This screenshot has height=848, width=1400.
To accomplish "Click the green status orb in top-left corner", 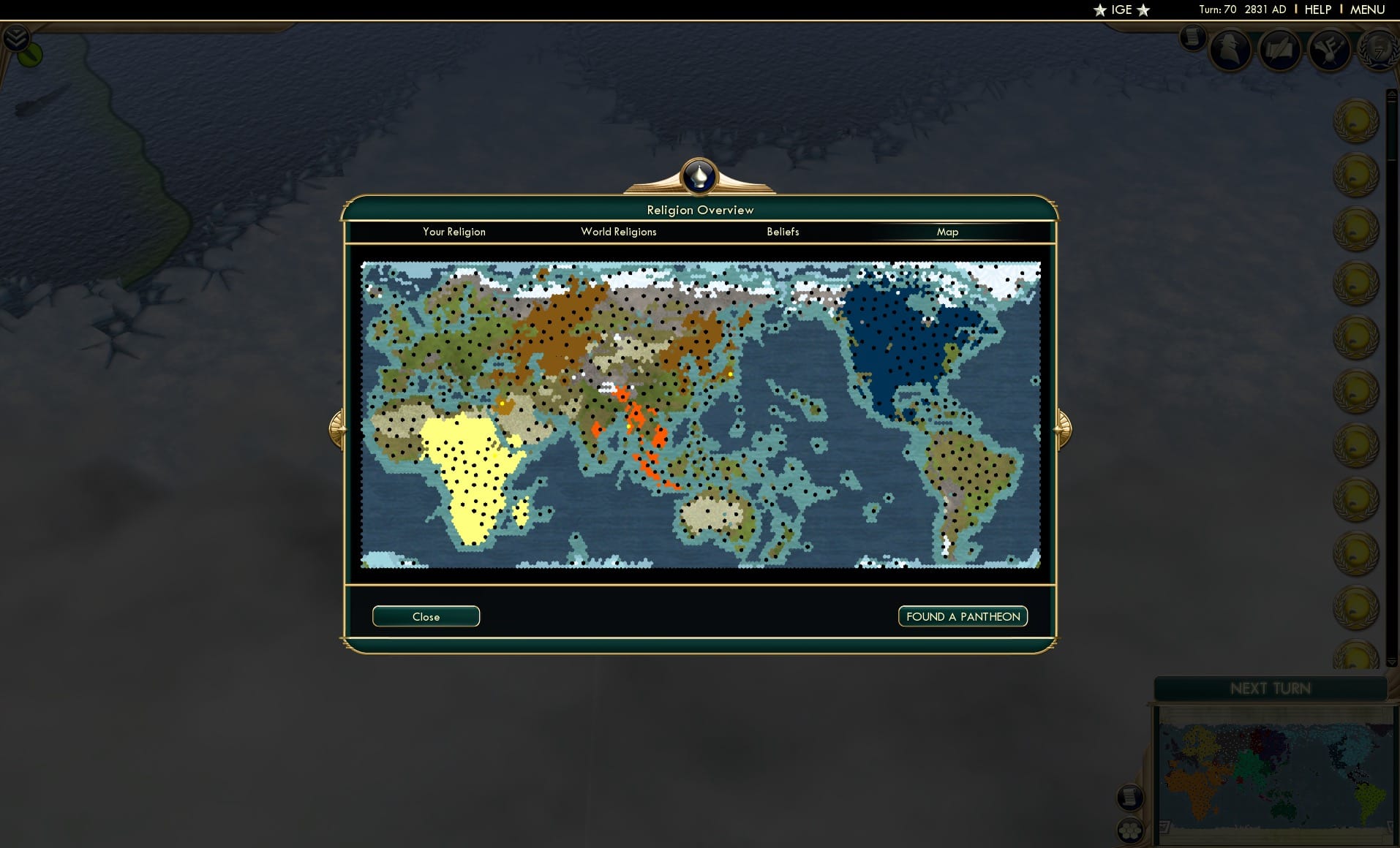I will click(29, 53).
